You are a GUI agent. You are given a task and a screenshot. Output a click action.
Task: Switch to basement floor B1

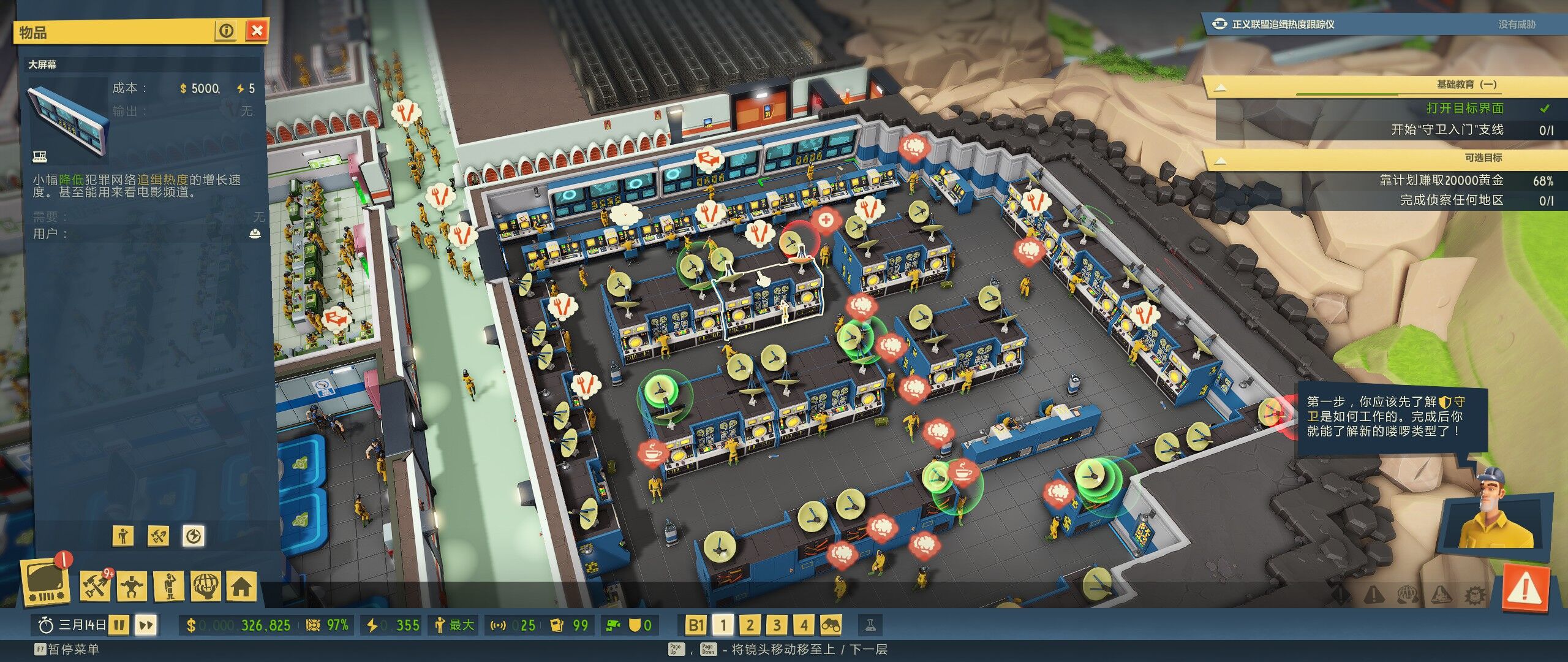(x=696, y=625)
